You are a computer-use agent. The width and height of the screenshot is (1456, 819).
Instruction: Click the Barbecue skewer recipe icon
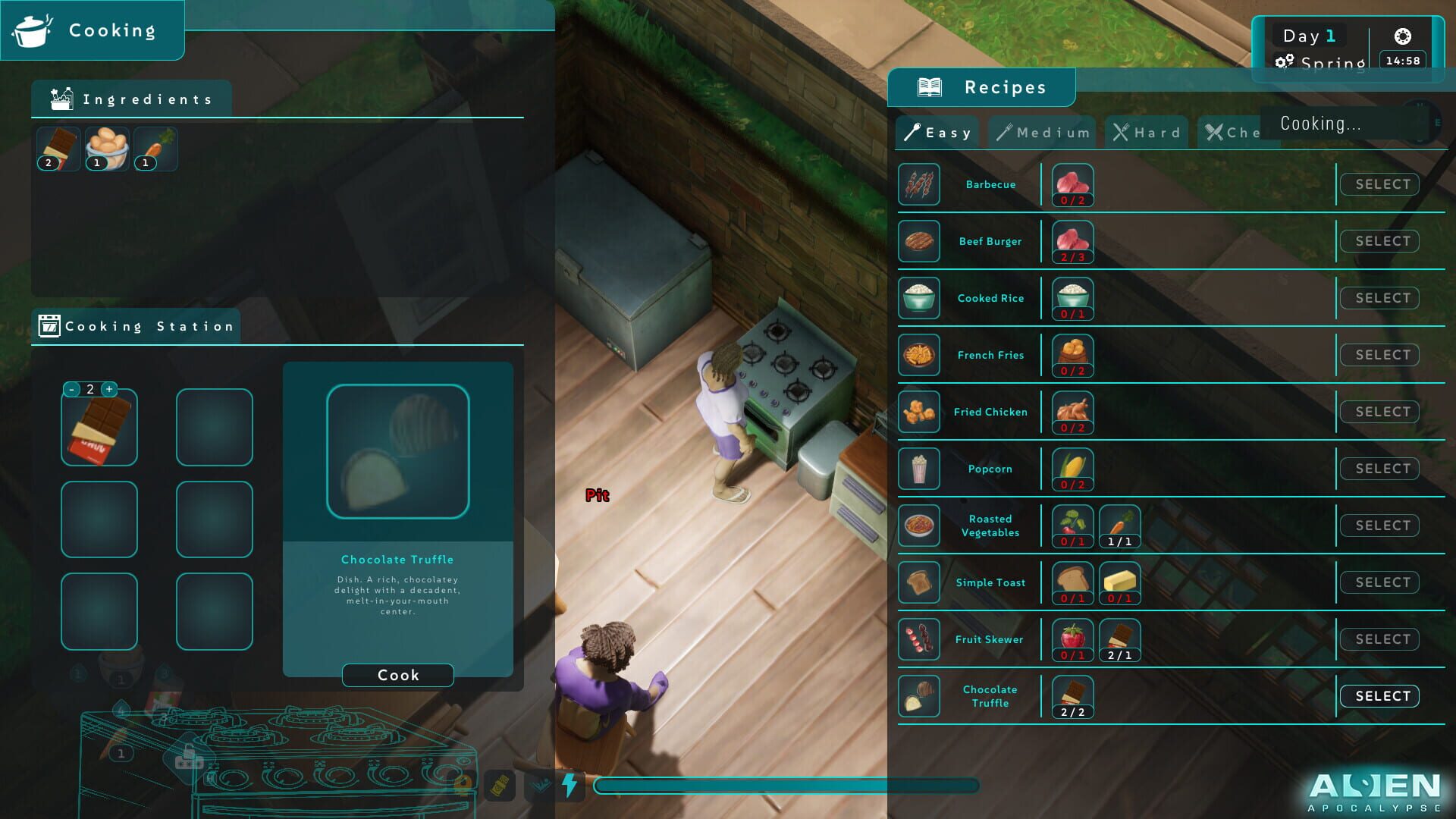coord(918,184)
